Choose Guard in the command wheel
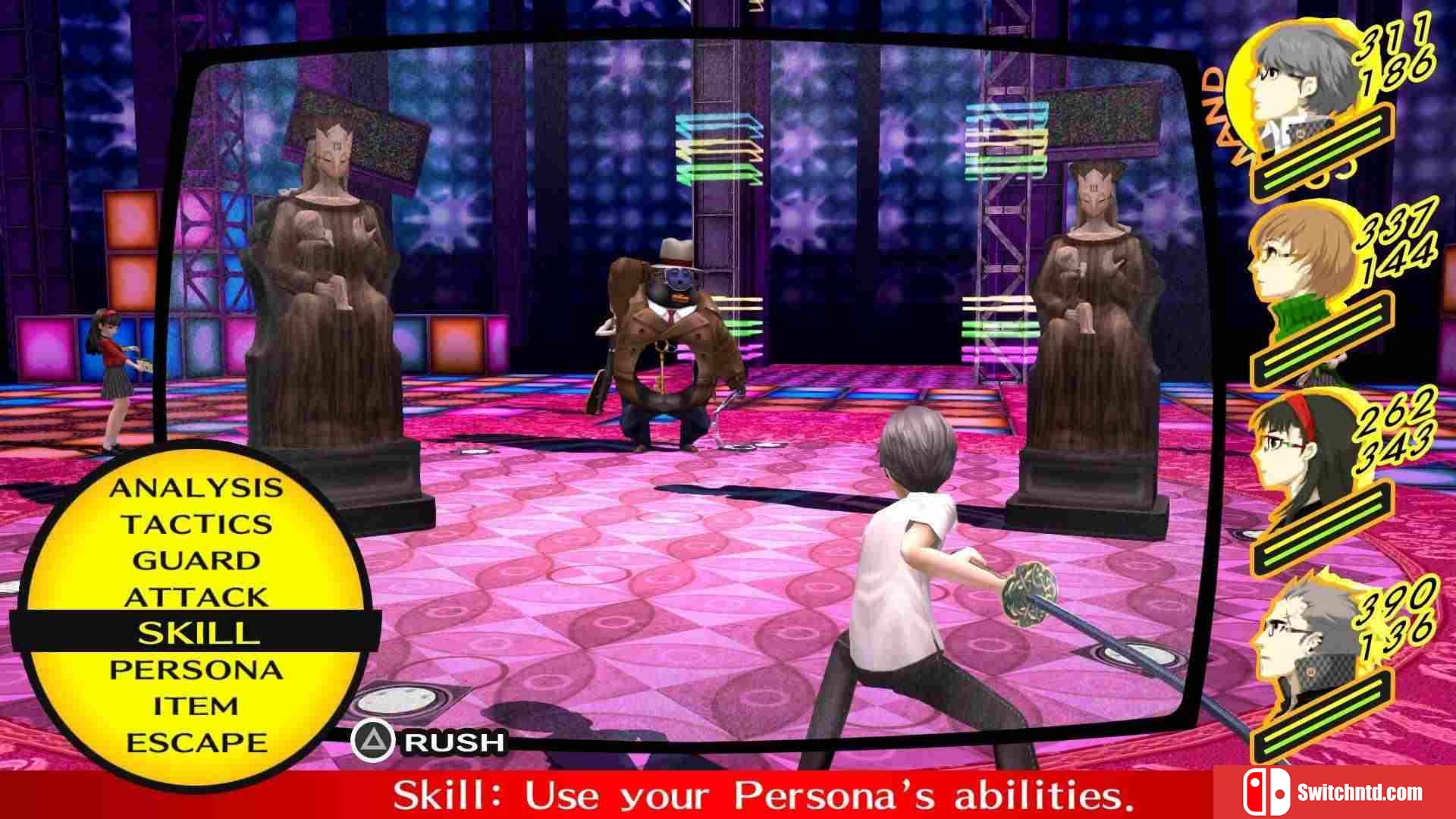This screenshot has height=819, width=1456. tap(196, 560)
